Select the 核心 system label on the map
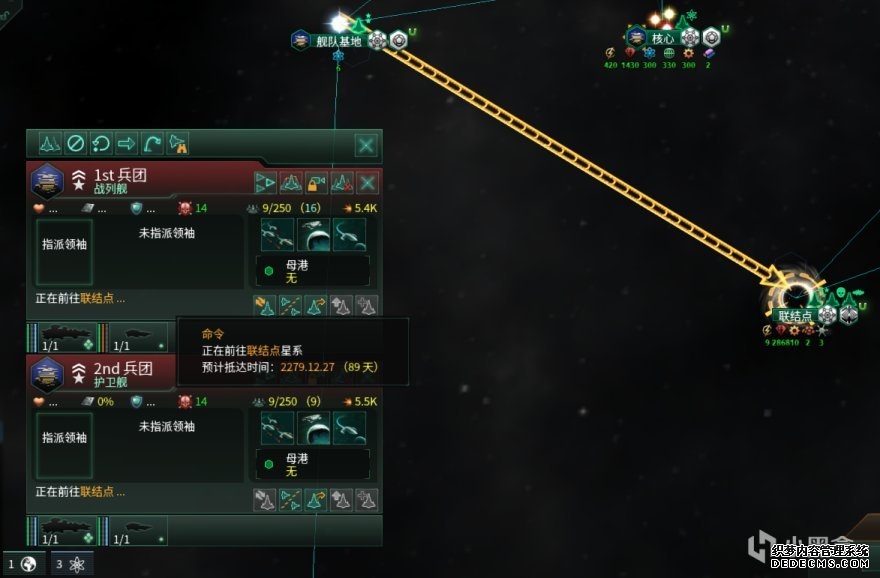The height and width of the screenshot is (578, 880). pos(662,39)
